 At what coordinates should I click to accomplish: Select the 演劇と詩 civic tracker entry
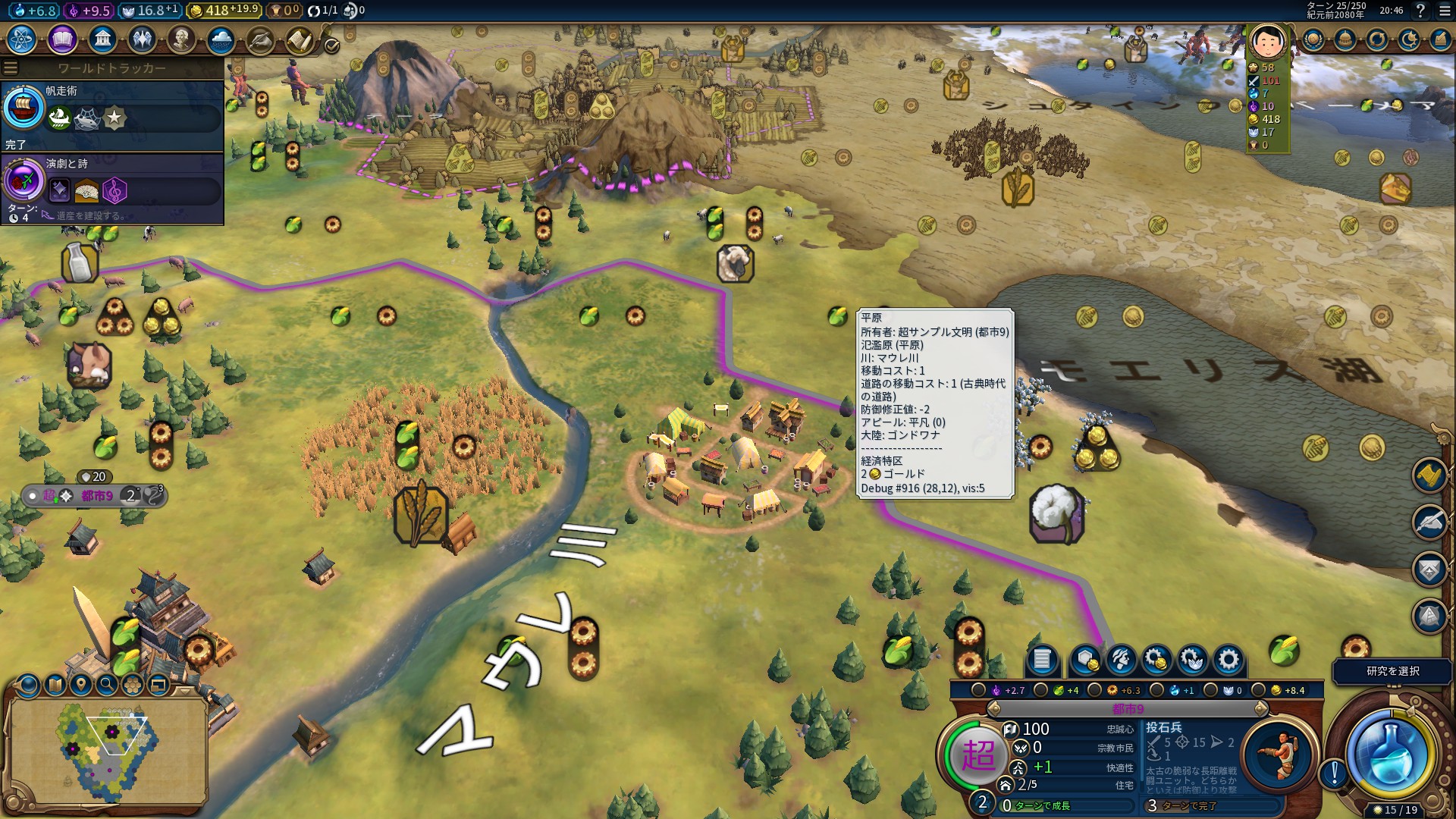coord(112,186)
